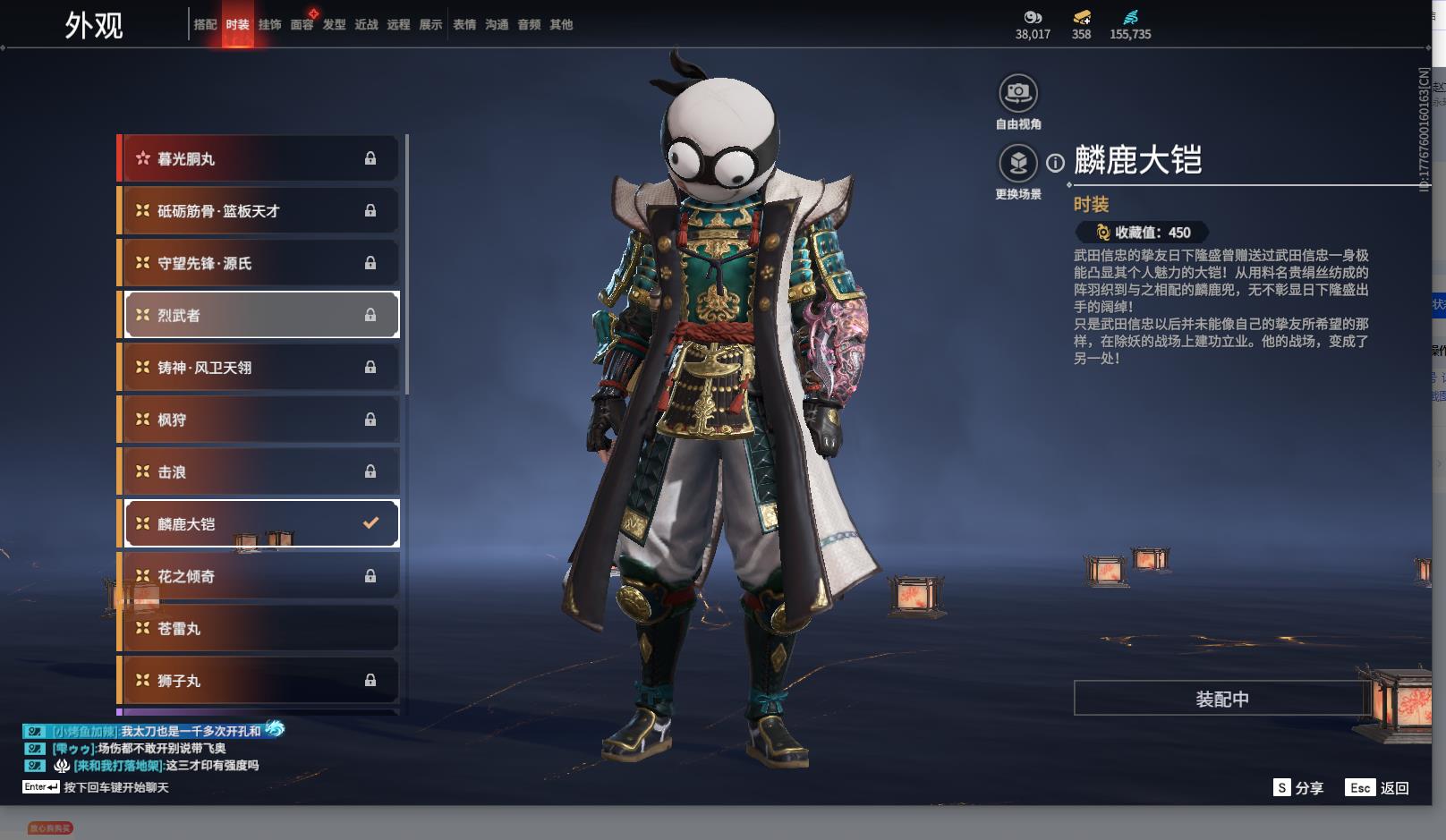1446x840 pixels.
Task: Choose the 花之倾奇 outfit
Action: (x=259, y=576)
